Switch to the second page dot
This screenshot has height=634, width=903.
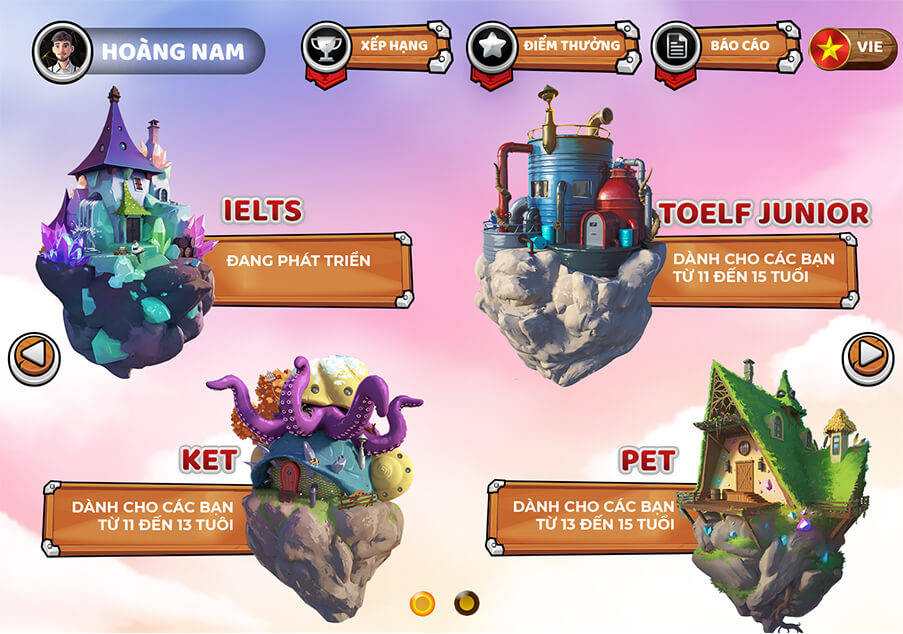[x=466, y=603]
